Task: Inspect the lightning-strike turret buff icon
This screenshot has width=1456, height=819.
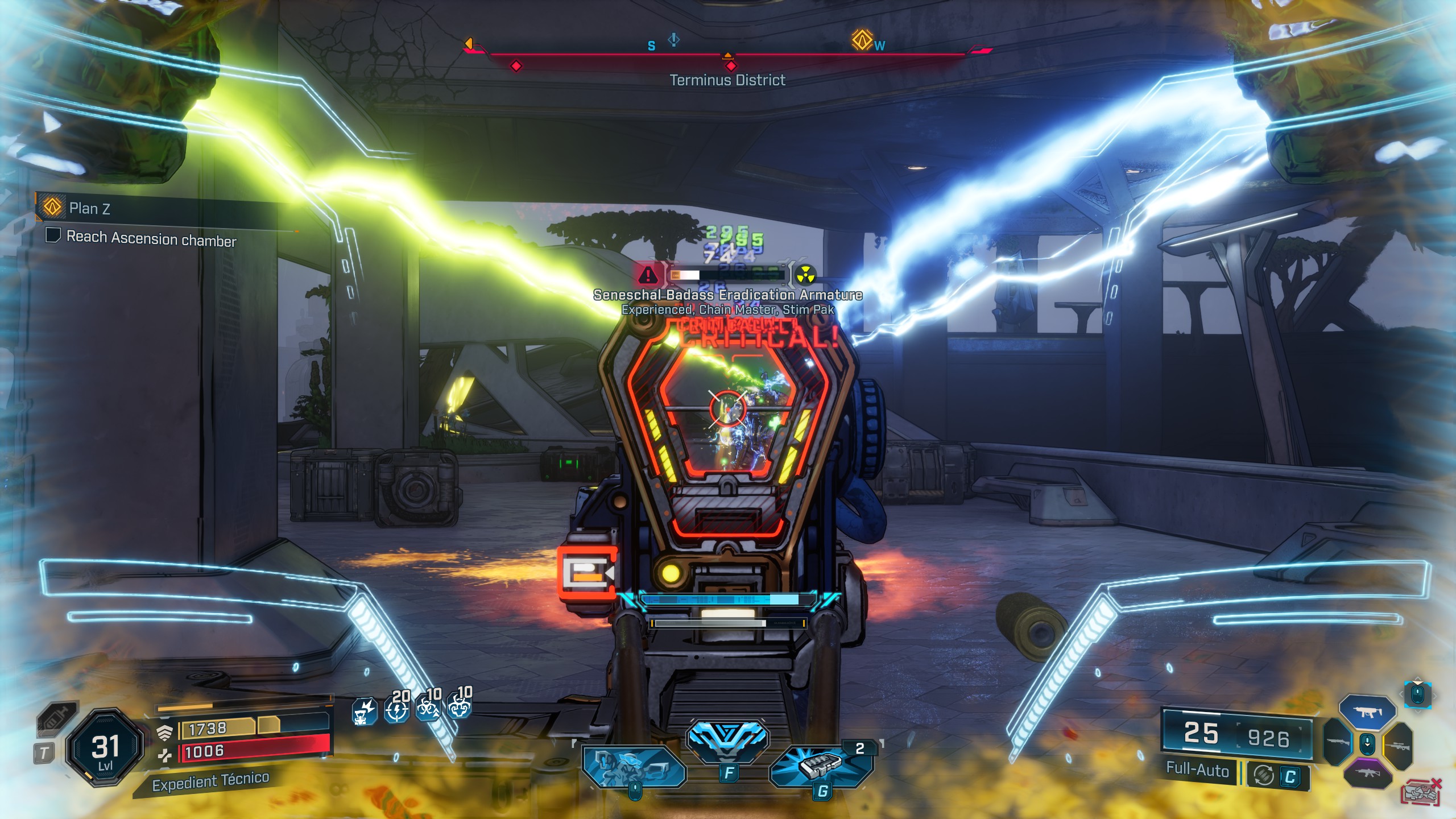Action: (363, 712)
